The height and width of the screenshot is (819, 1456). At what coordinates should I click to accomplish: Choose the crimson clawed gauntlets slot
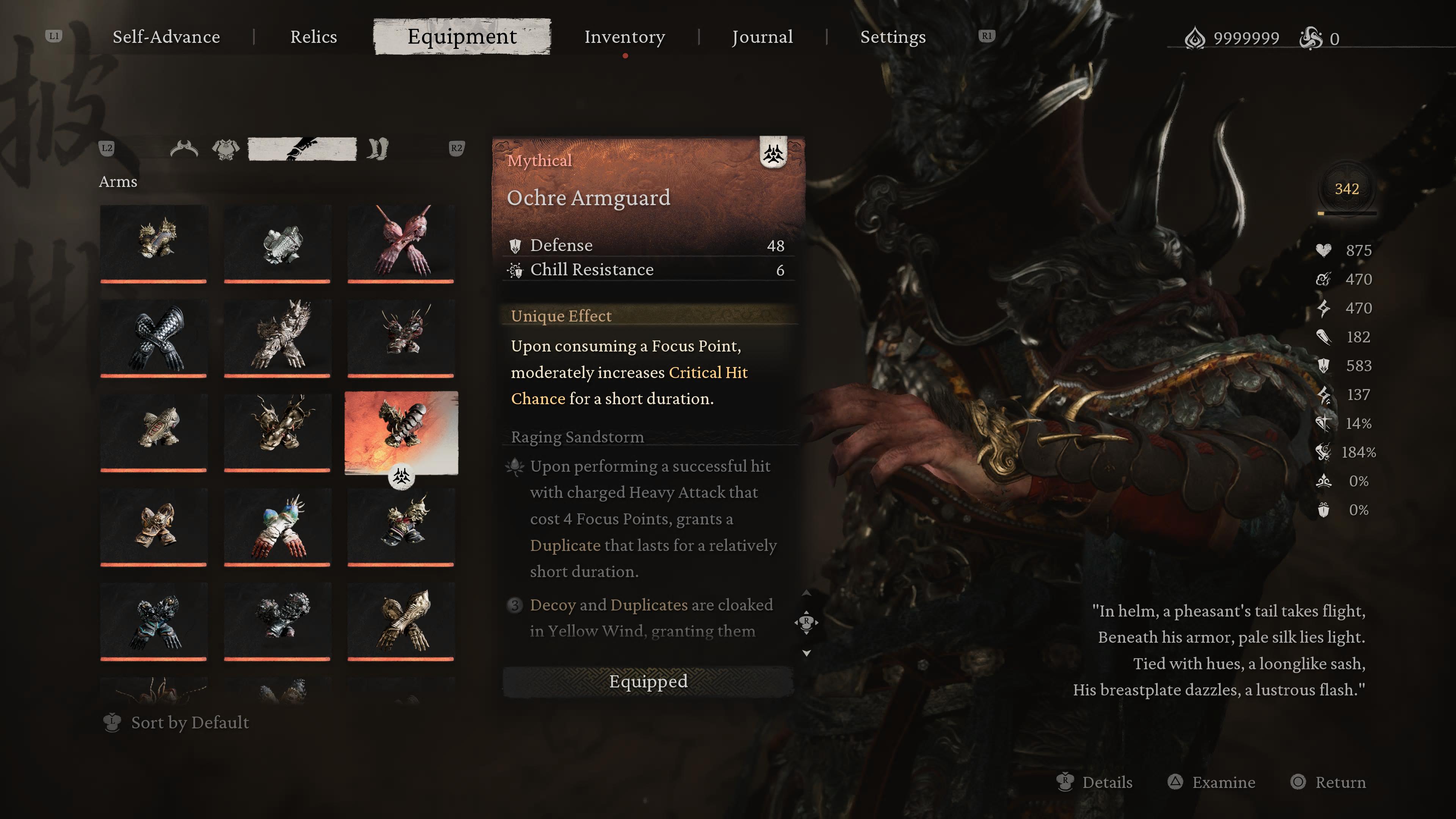pos(401,243)
